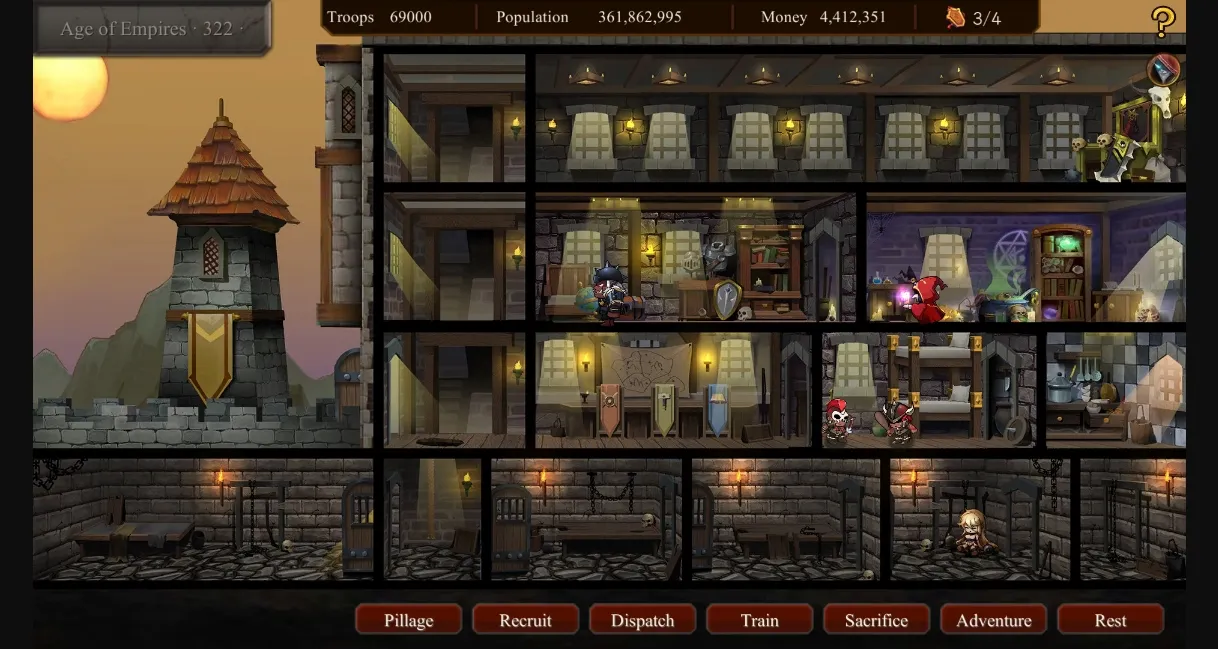Activate the Sacrifice action

click(x=876, y=620)
